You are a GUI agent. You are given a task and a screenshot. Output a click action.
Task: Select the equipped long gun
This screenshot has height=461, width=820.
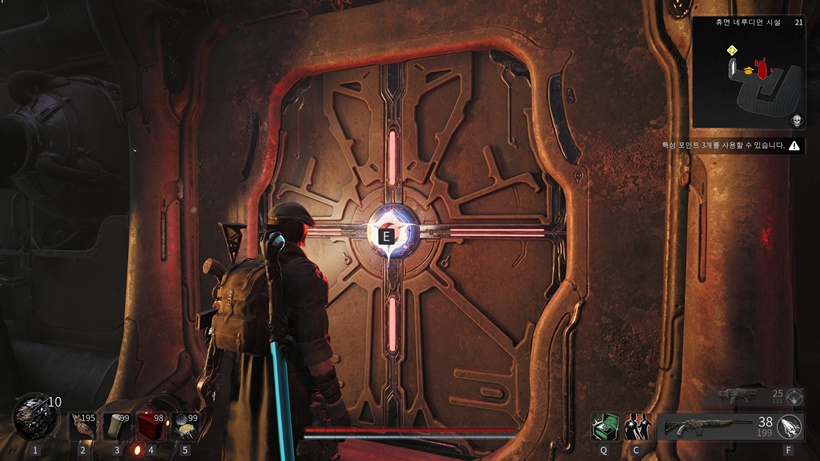[x=703, y=427]
